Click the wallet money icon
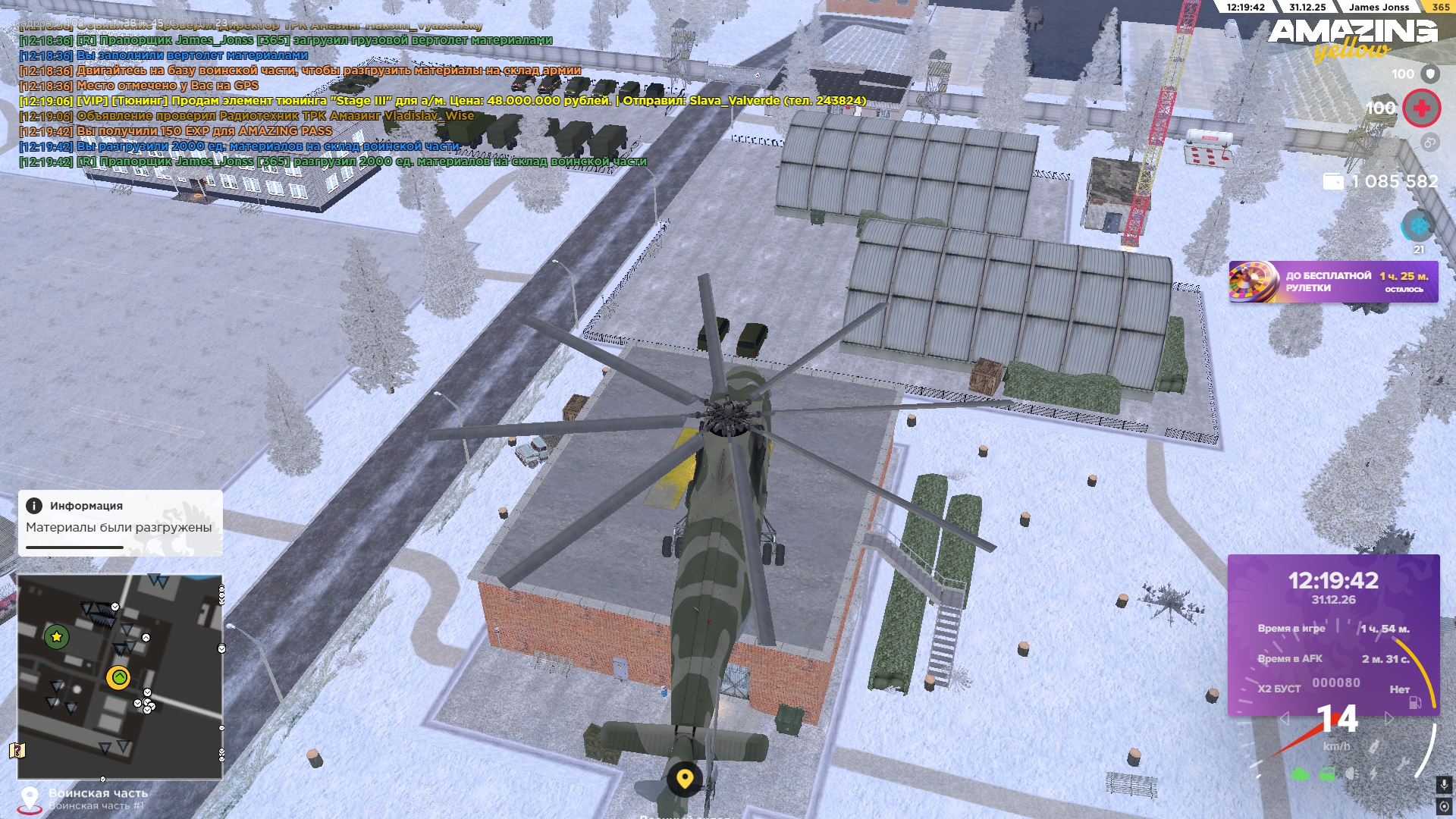The width and height of the screenshot is (1456, 819). click(1332, 182)
